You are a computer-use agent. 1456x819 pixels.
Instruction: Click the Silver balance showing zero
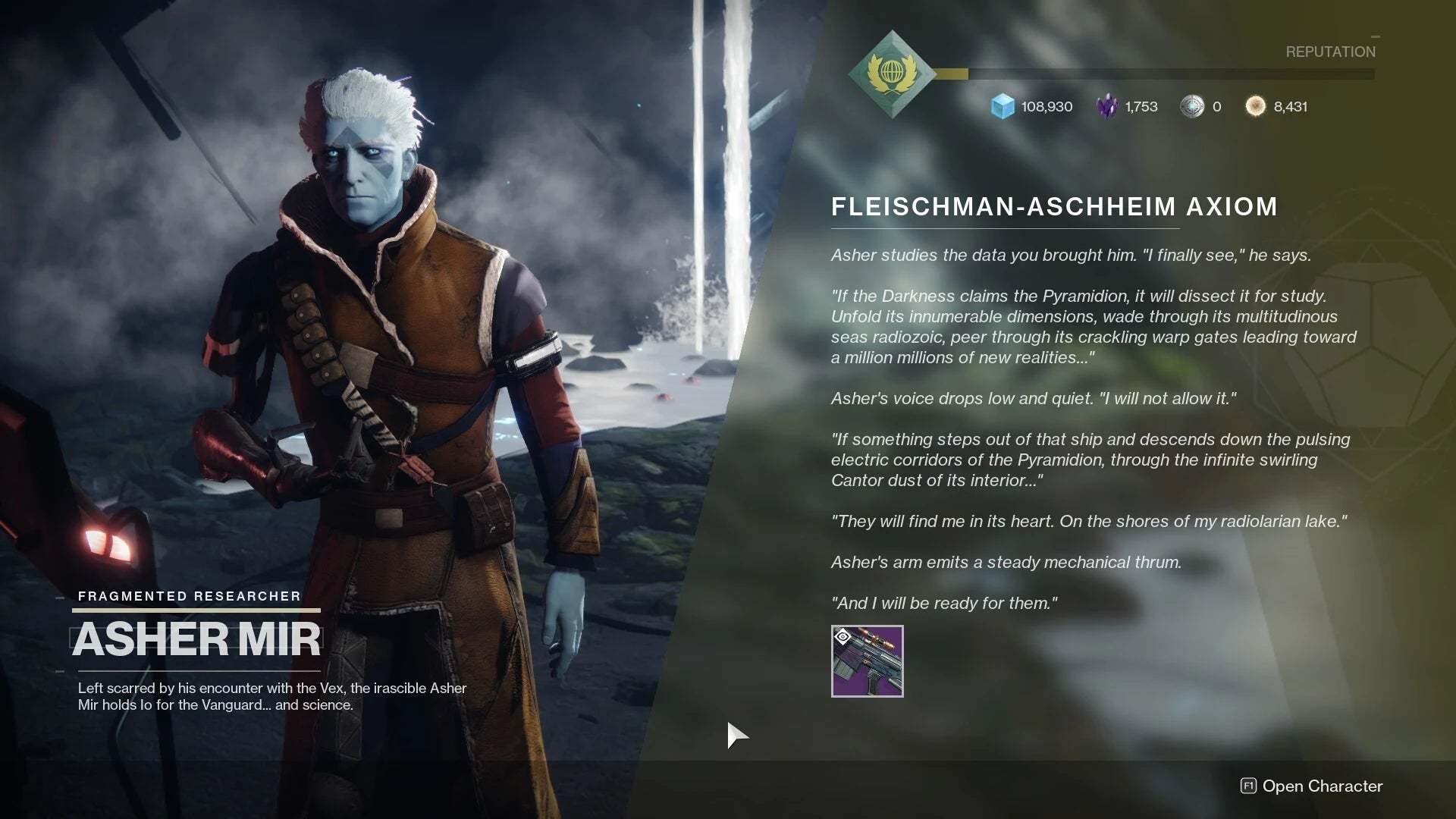[1219, 107]
